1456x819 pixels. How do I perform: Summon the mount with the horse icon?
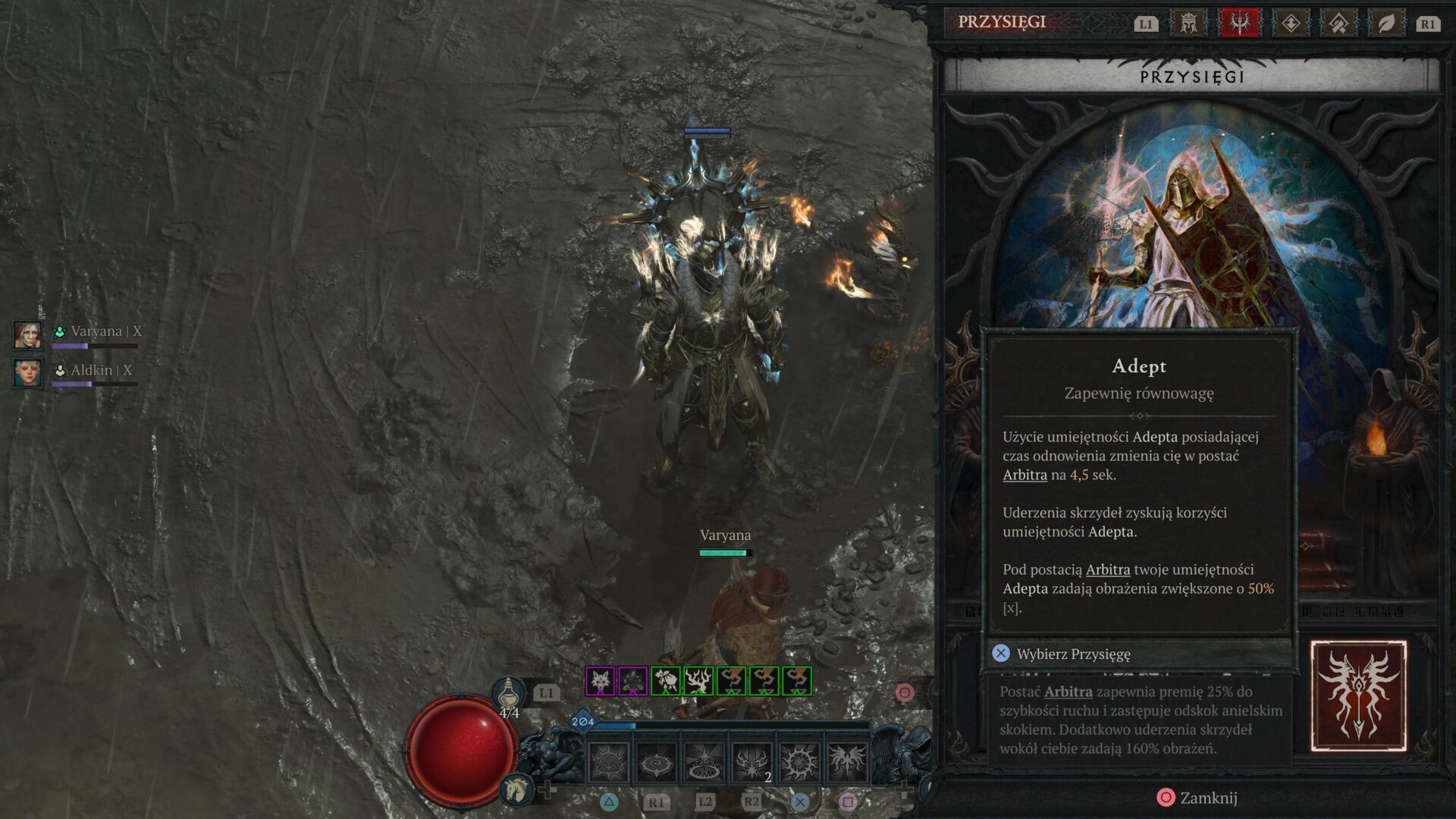pos(516,789)
